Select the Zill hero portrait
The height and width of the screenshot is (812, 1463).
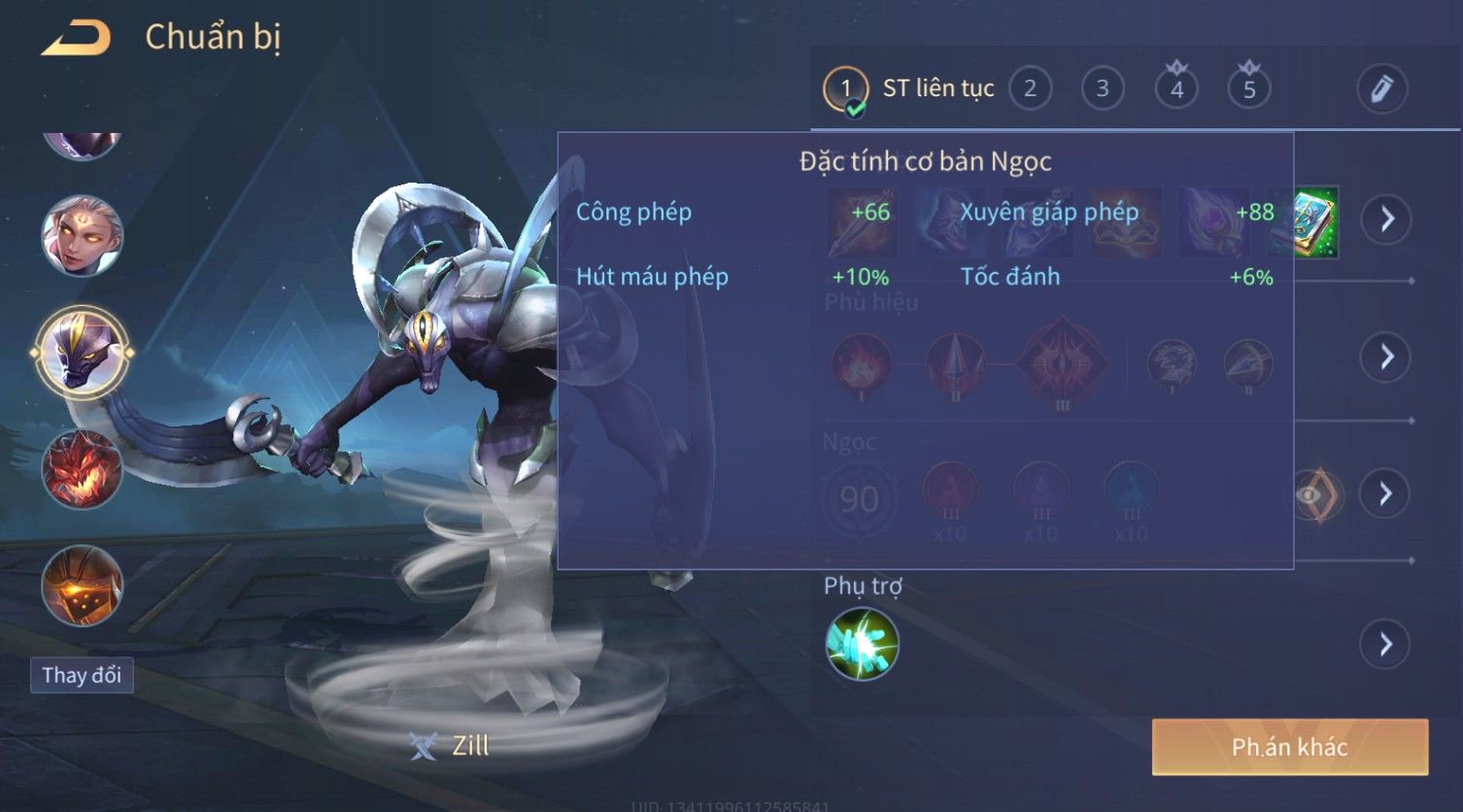[x=82, y=352]
